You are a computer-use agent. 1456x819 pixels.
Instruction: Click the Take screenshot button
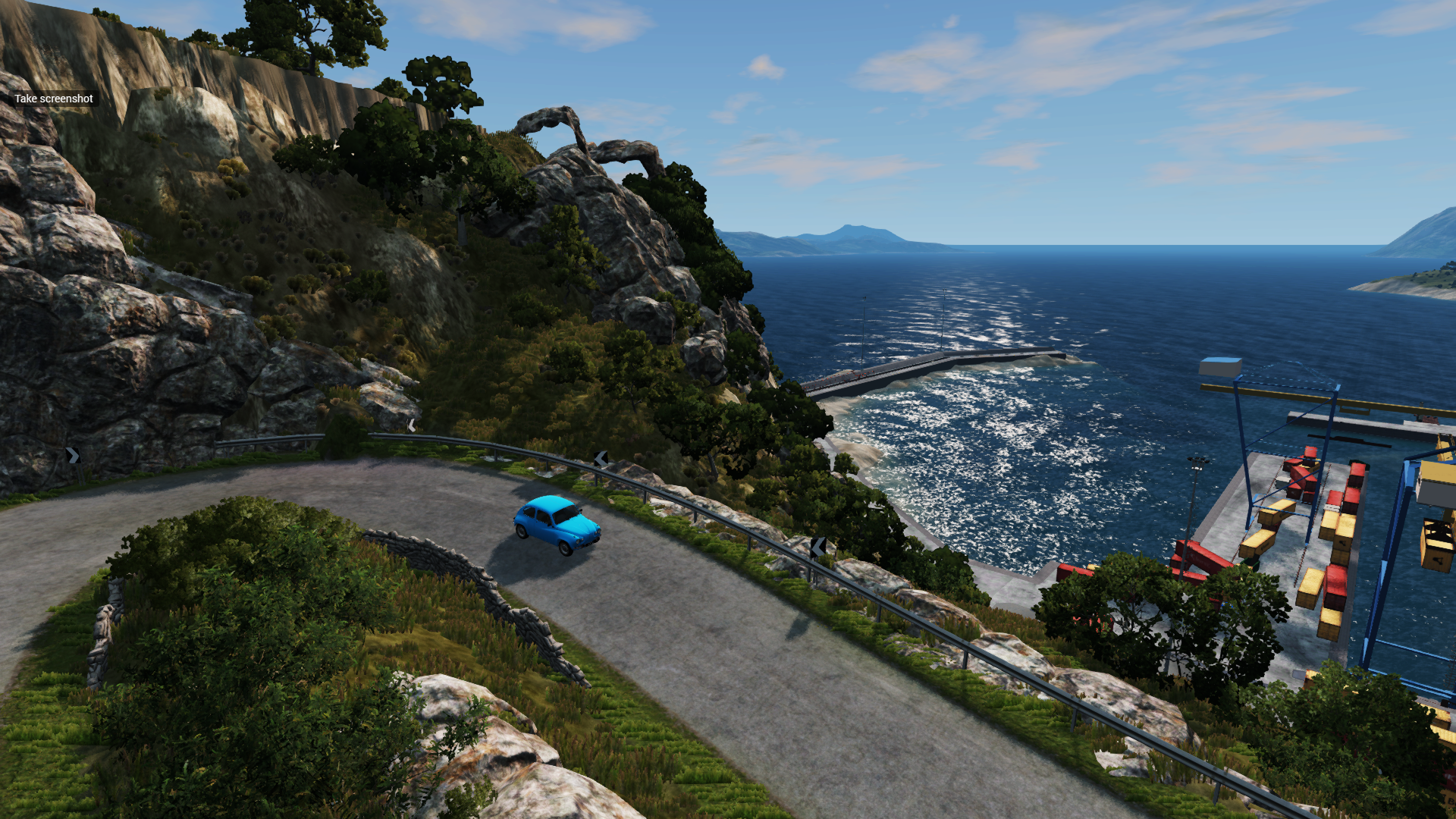pyautogui.click(x=54, y=99)
